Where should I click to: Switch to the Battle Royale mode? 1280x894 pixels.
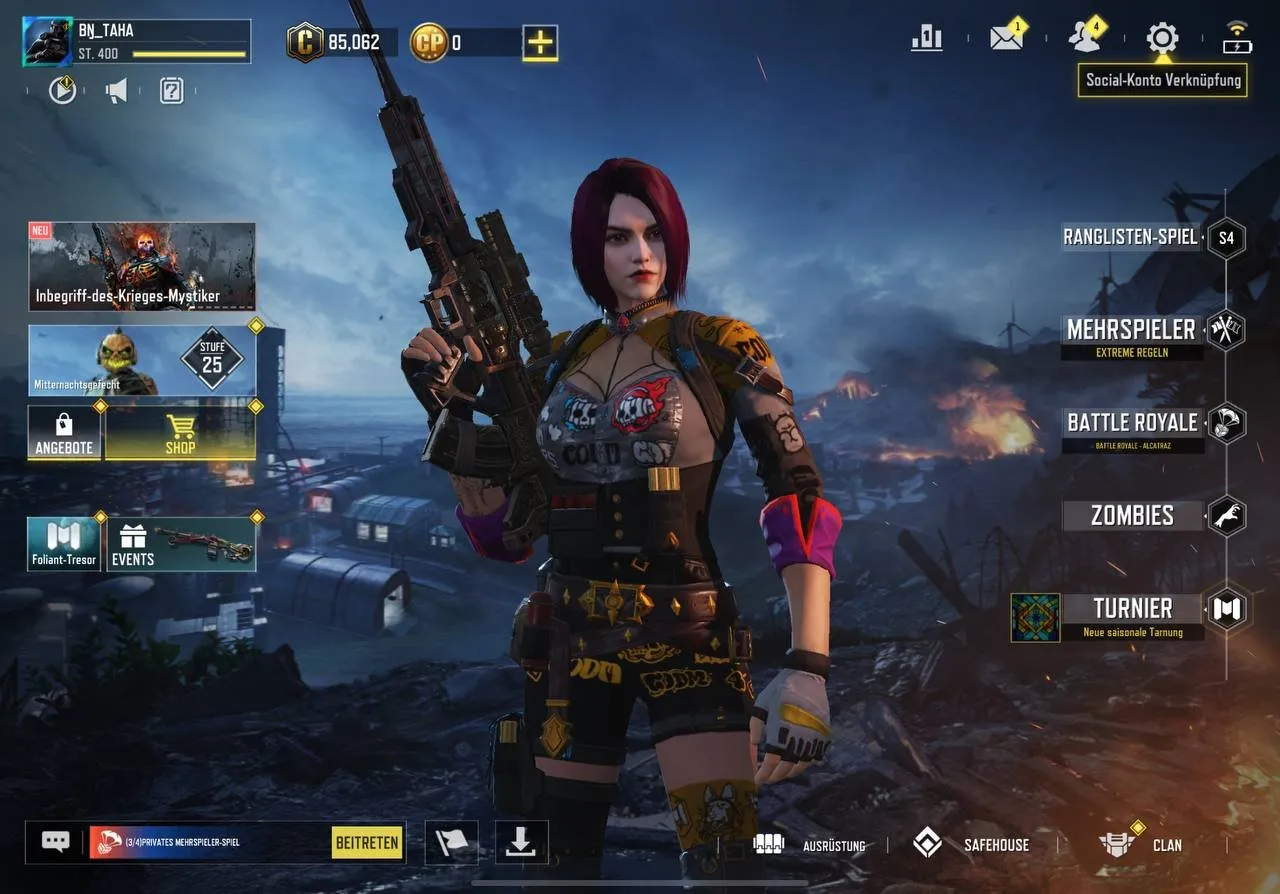pos(1133,423)
